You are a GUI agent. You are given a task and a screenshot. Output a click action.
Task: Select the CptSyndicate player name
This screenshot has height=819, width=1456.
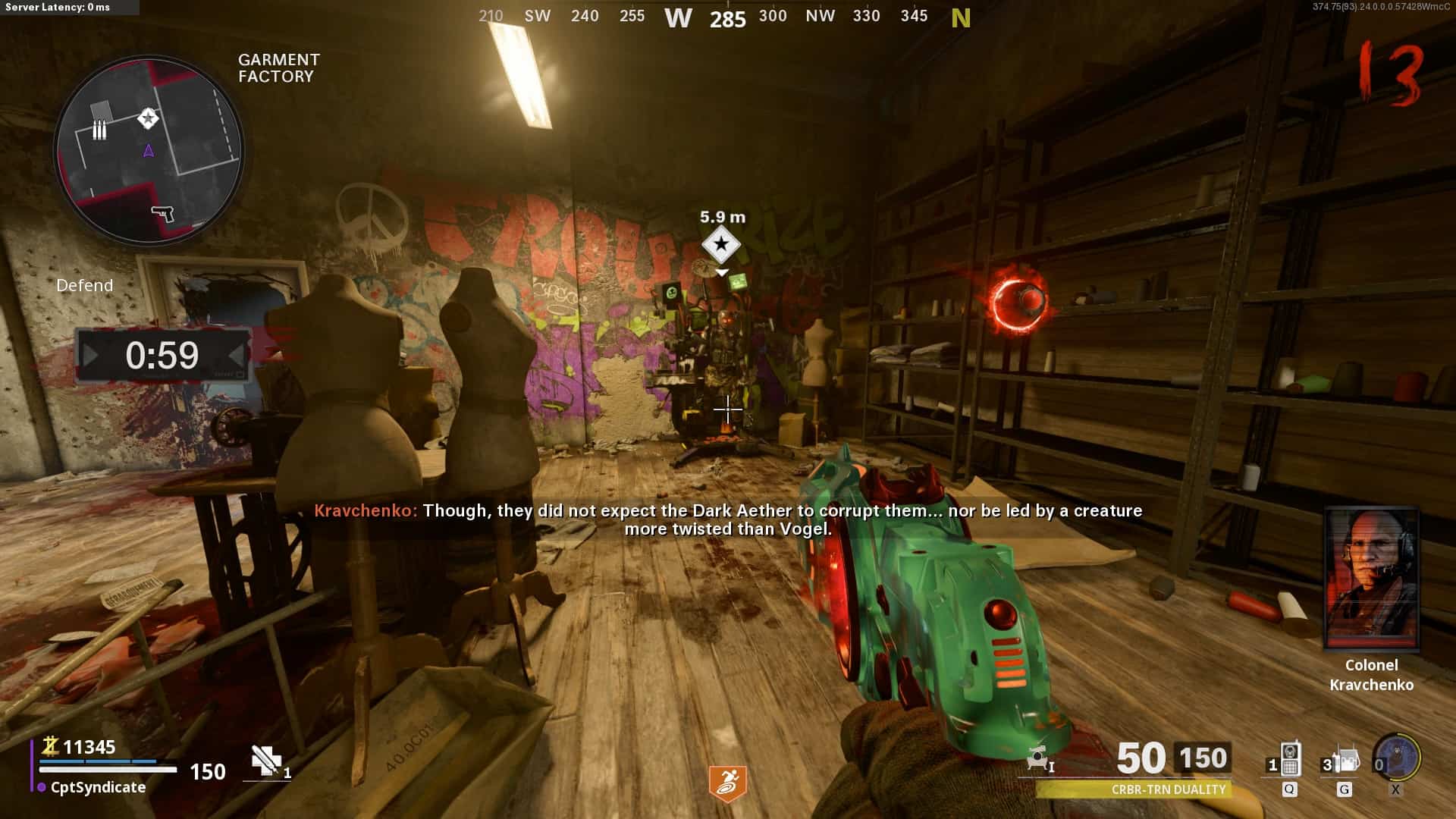click(x=98, y=787)
